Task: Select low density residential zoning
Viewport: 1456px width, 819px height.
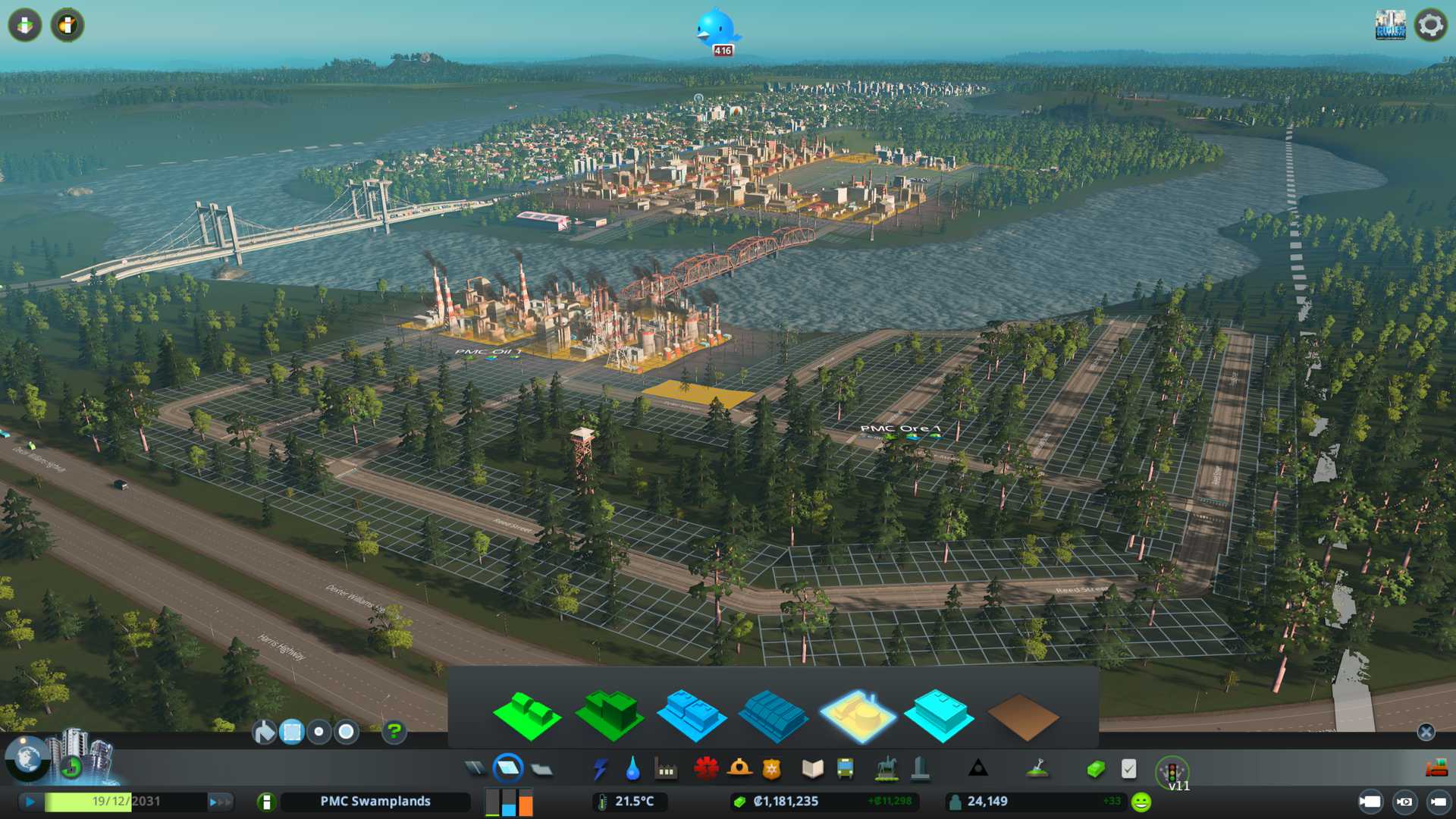Action: [x=526, y=715]
